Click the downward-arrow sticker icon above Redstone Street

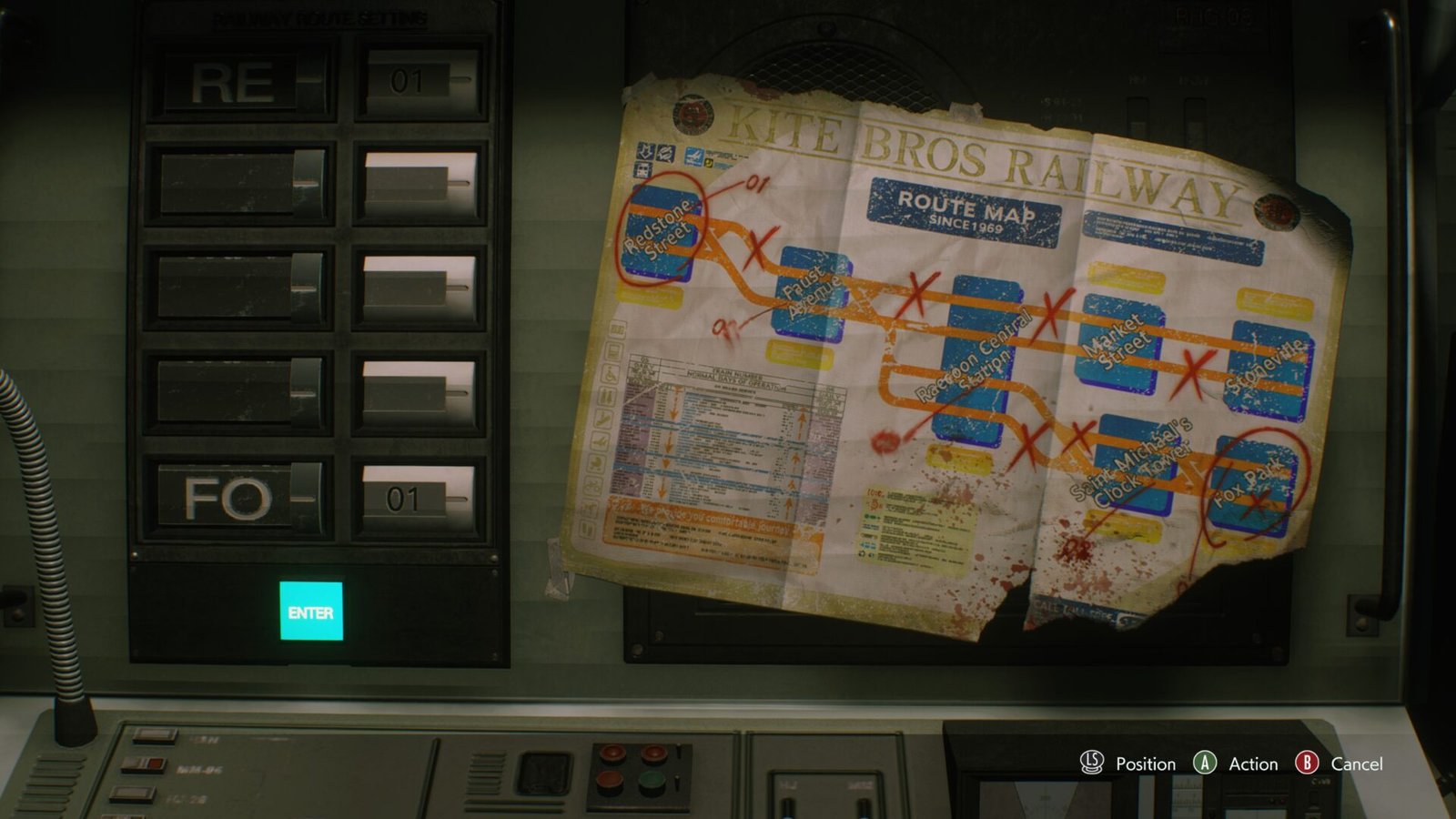coord(646,152)
